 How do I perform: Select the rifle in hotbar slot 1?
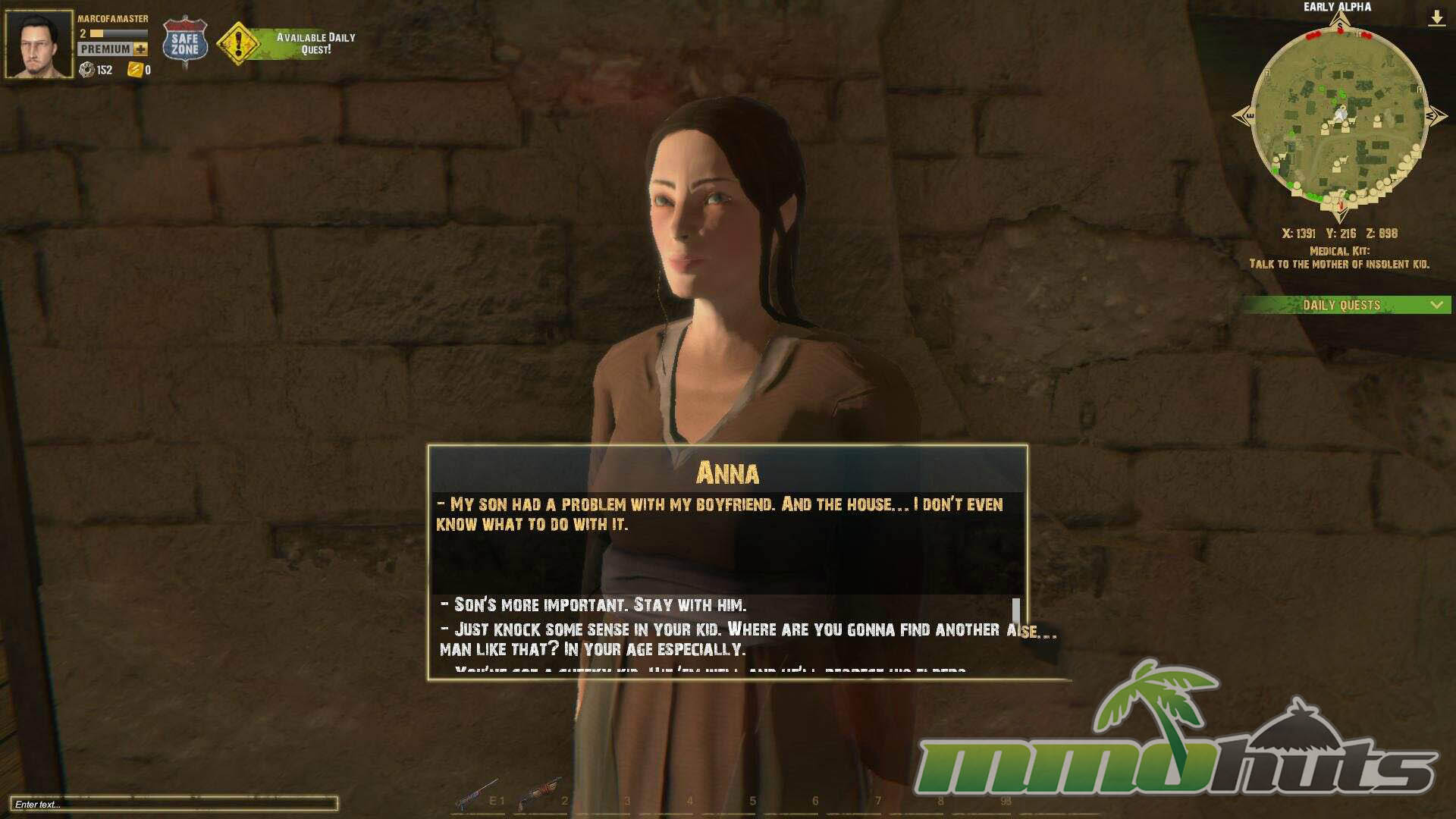click(476, 794)
